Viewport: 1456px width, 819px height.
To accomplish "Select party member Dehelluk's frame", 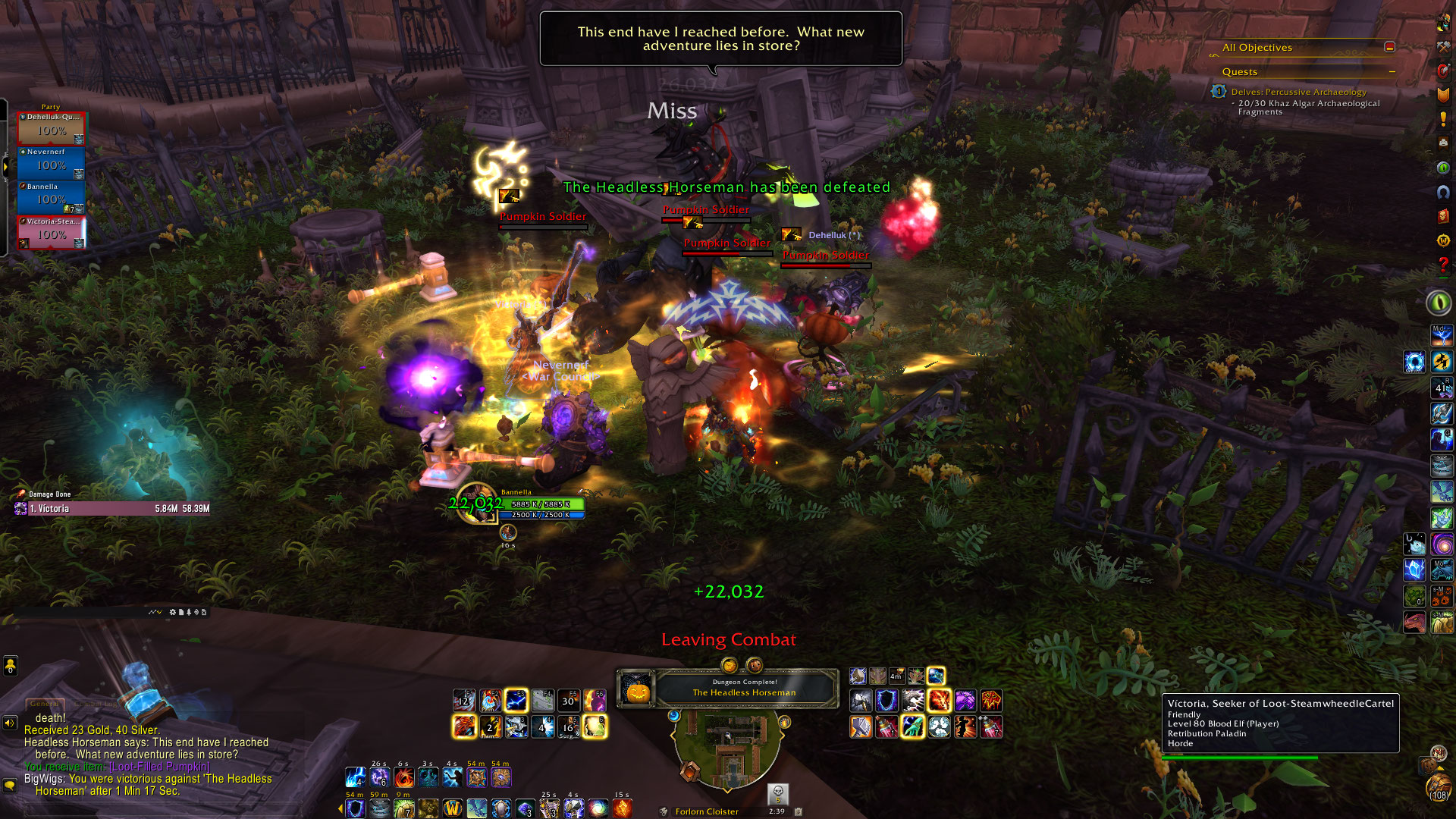I will [51, 128].
